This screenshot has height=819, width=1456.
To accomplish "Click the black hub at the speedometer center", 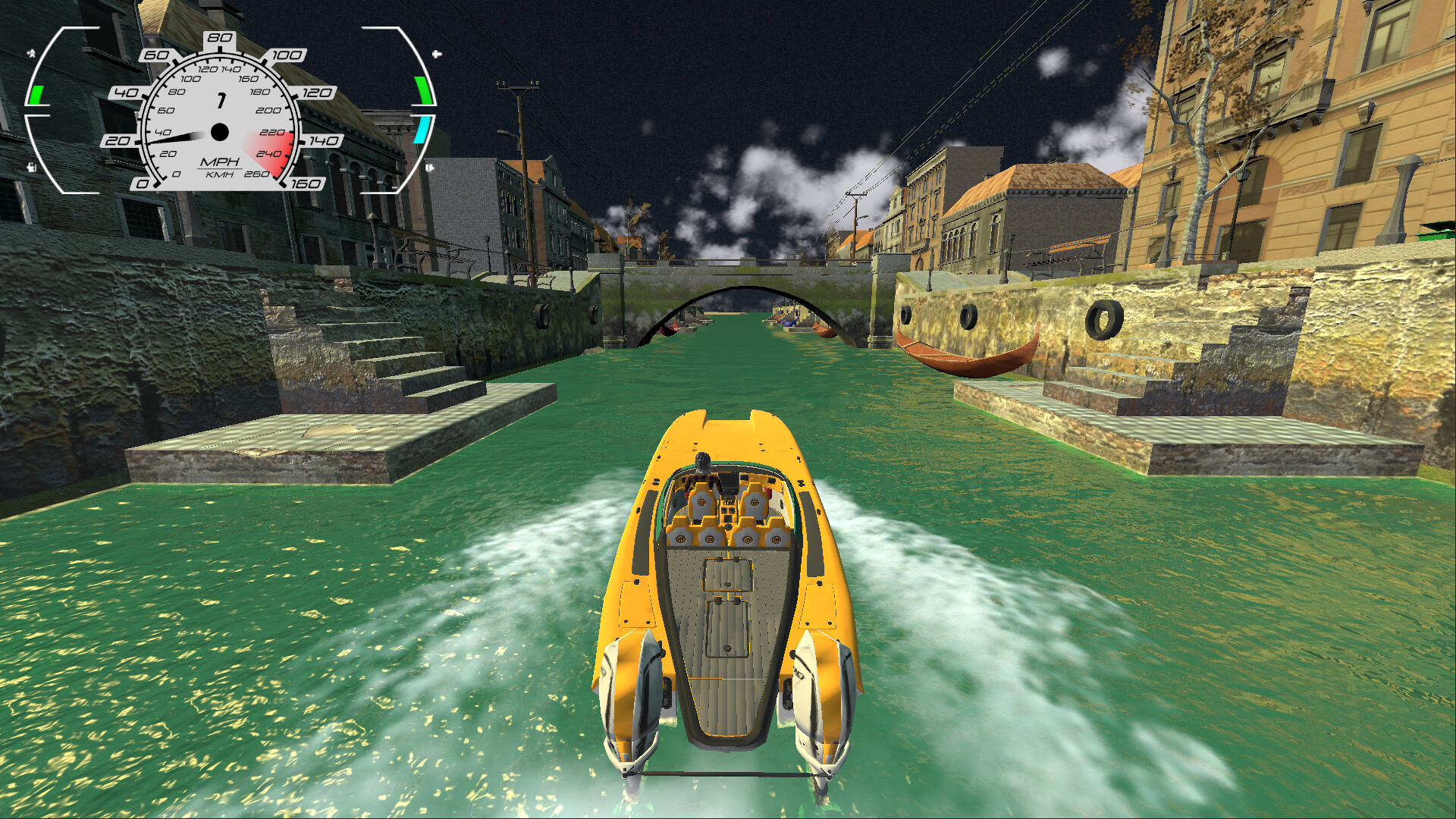I will [x=219, y=133].
